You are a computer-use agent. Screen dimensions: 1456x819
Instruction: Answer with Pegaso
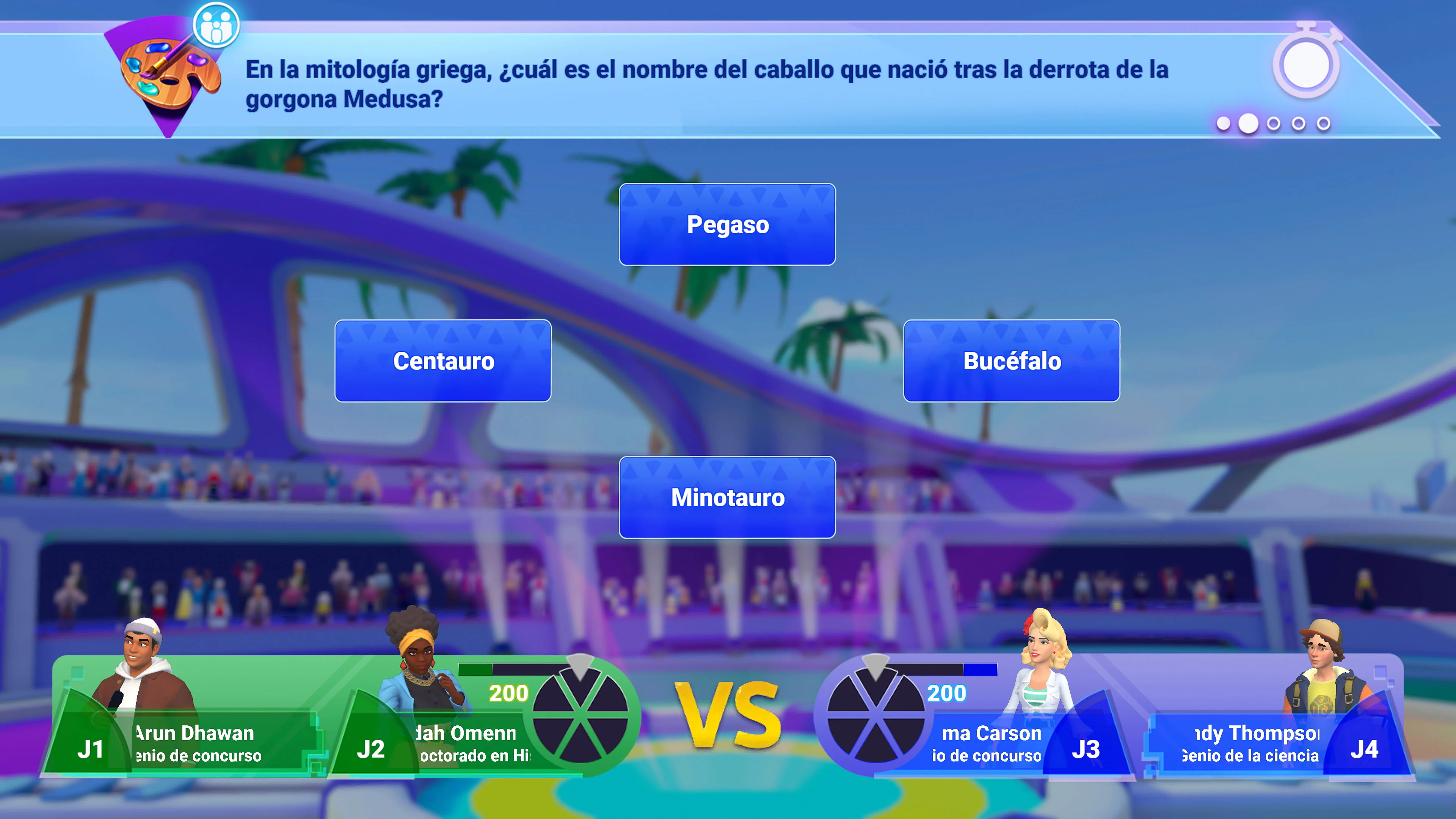pyautogui.click(x=728, y=224)
